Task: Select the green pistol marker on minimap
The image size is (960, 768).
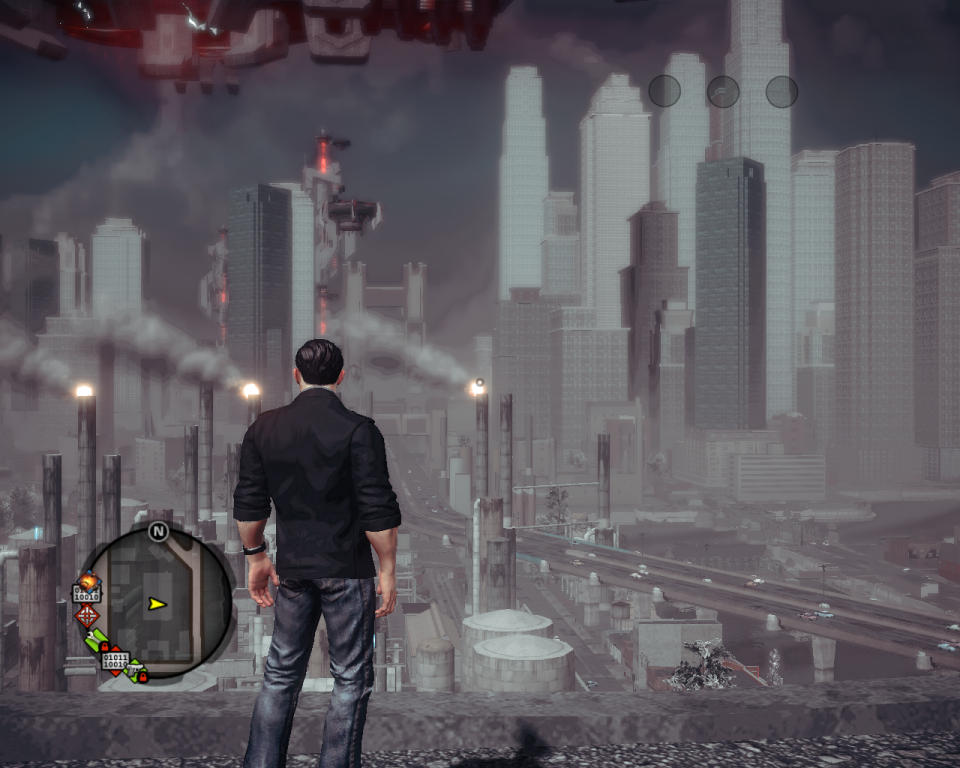Action: click(136, 671)
